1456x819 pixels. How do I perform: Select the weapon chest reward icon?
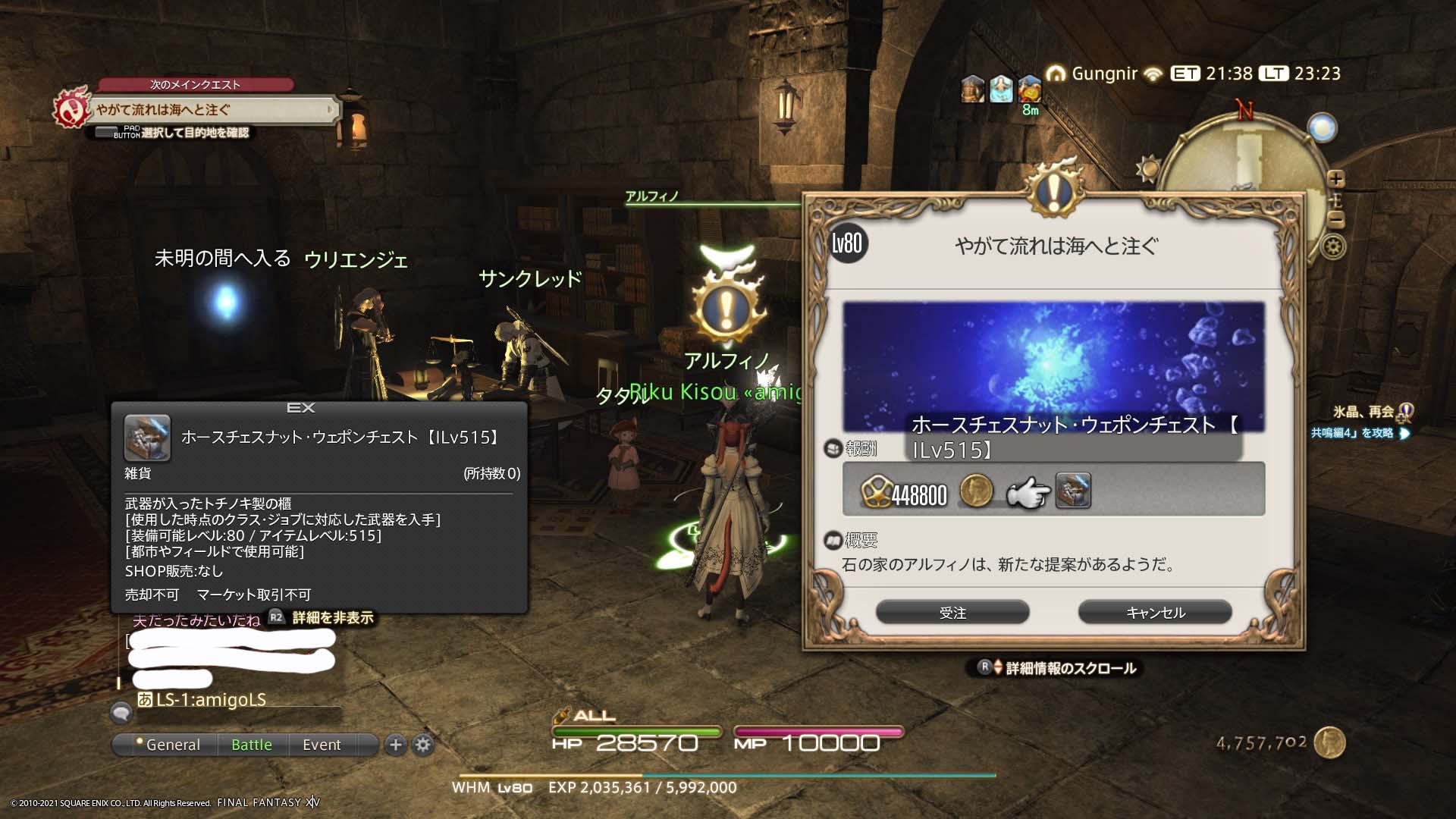1073,491
